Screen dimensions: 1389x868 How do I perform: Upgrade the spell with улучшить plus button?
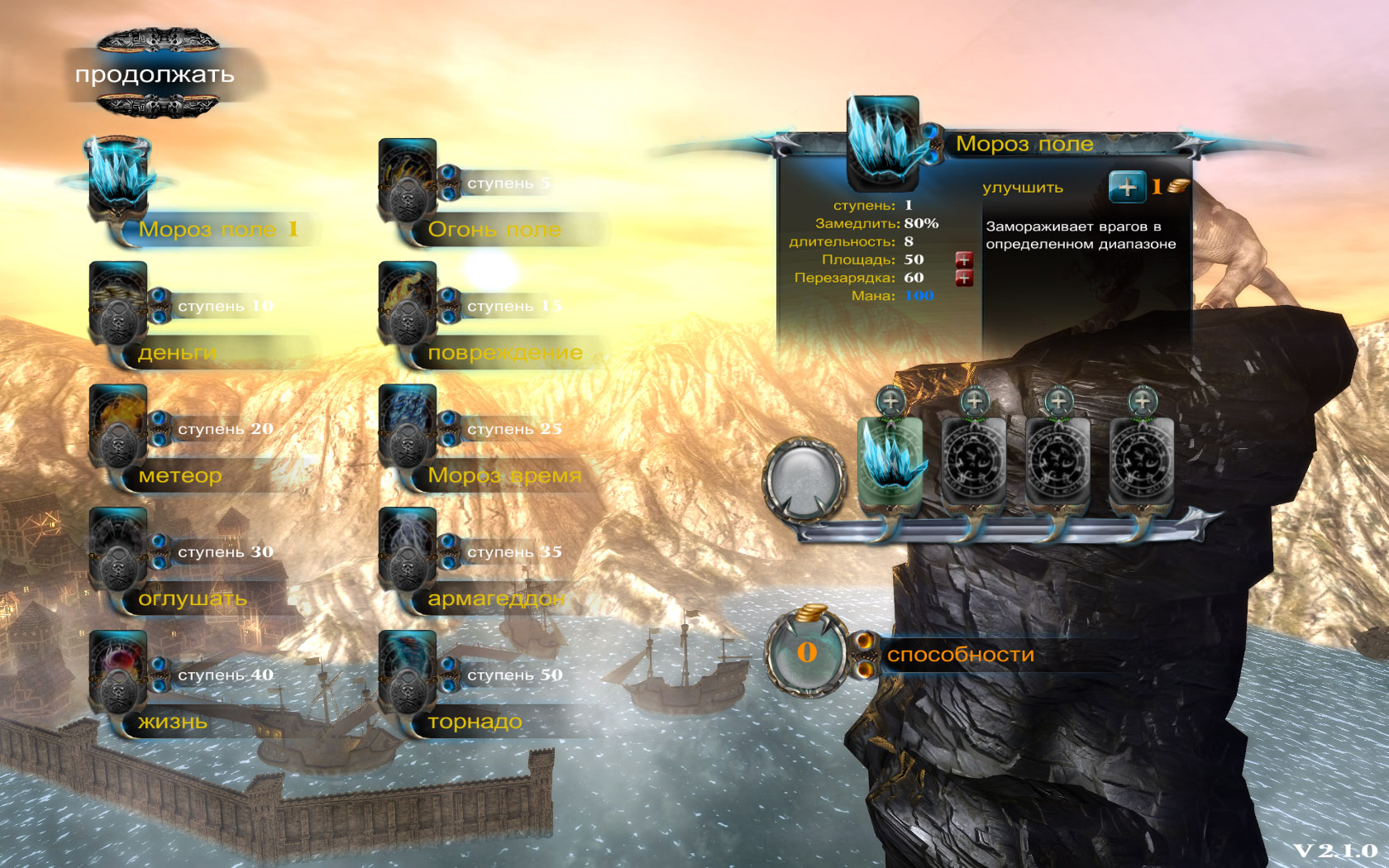1127,187
